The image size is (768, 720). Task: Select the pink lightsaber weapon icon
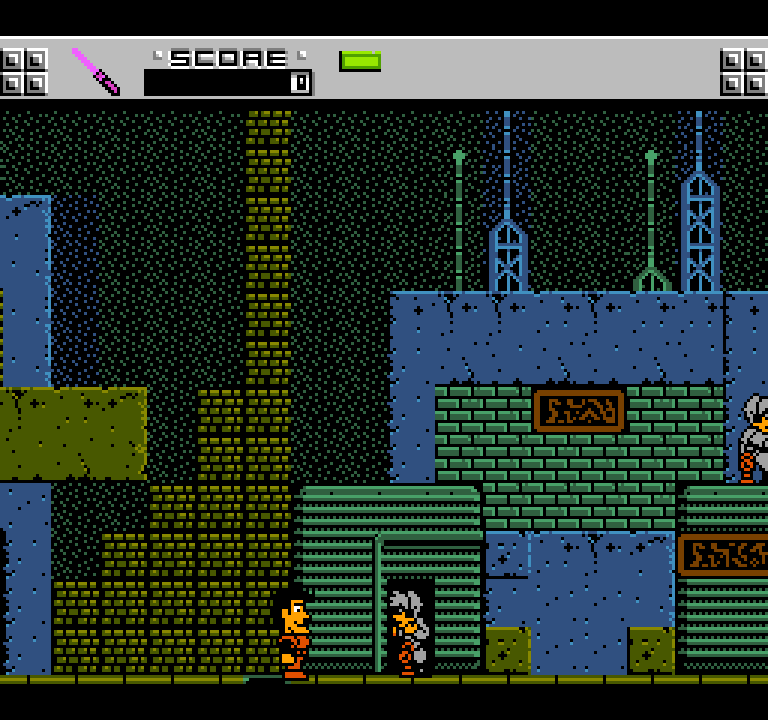95,71
